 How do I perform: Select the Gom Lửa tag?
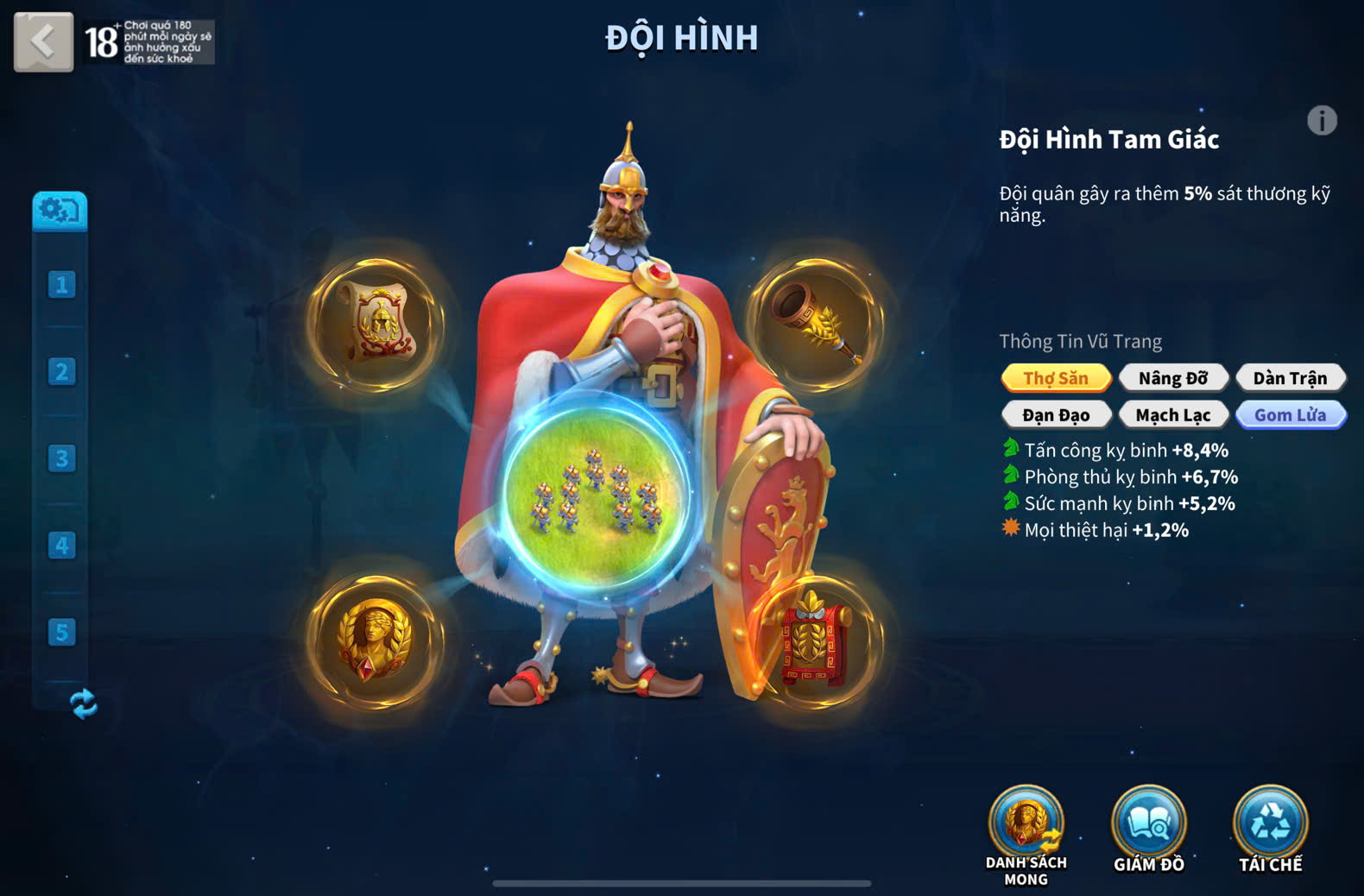click(1290, 415)
